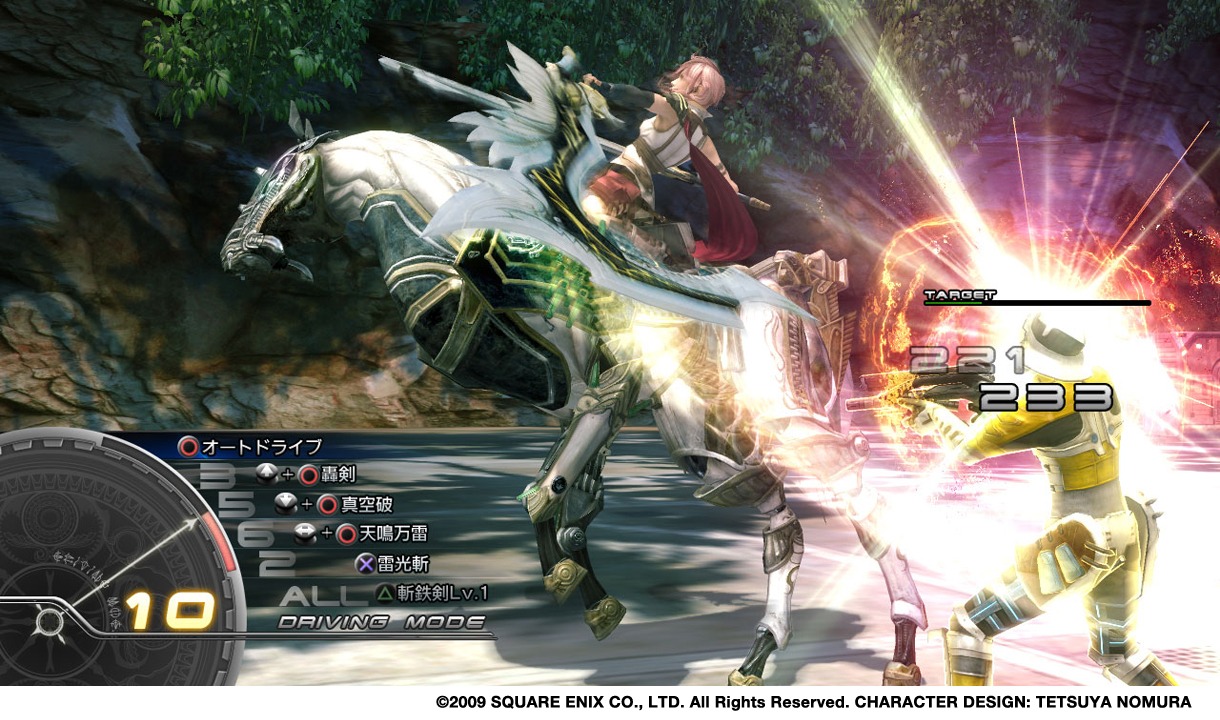Choose the 雷光斬 command
This screenshot has width=1220, height=720.
(402, 563)
